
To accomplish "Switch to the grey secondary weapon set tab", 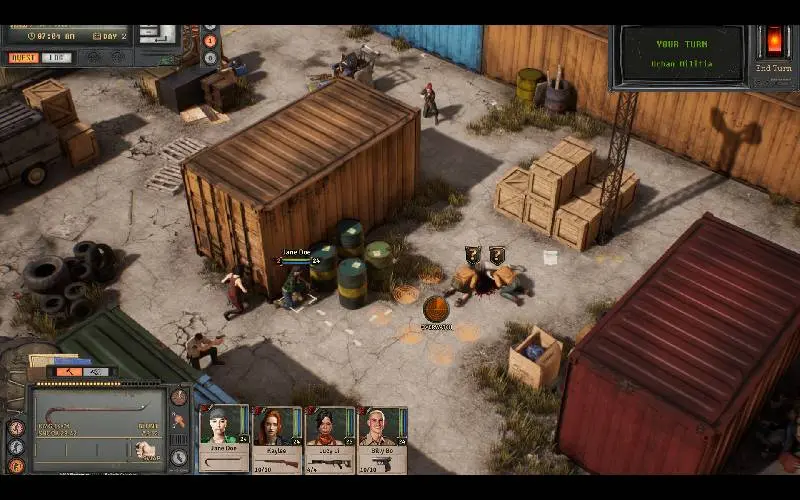I will coord(97,372).
